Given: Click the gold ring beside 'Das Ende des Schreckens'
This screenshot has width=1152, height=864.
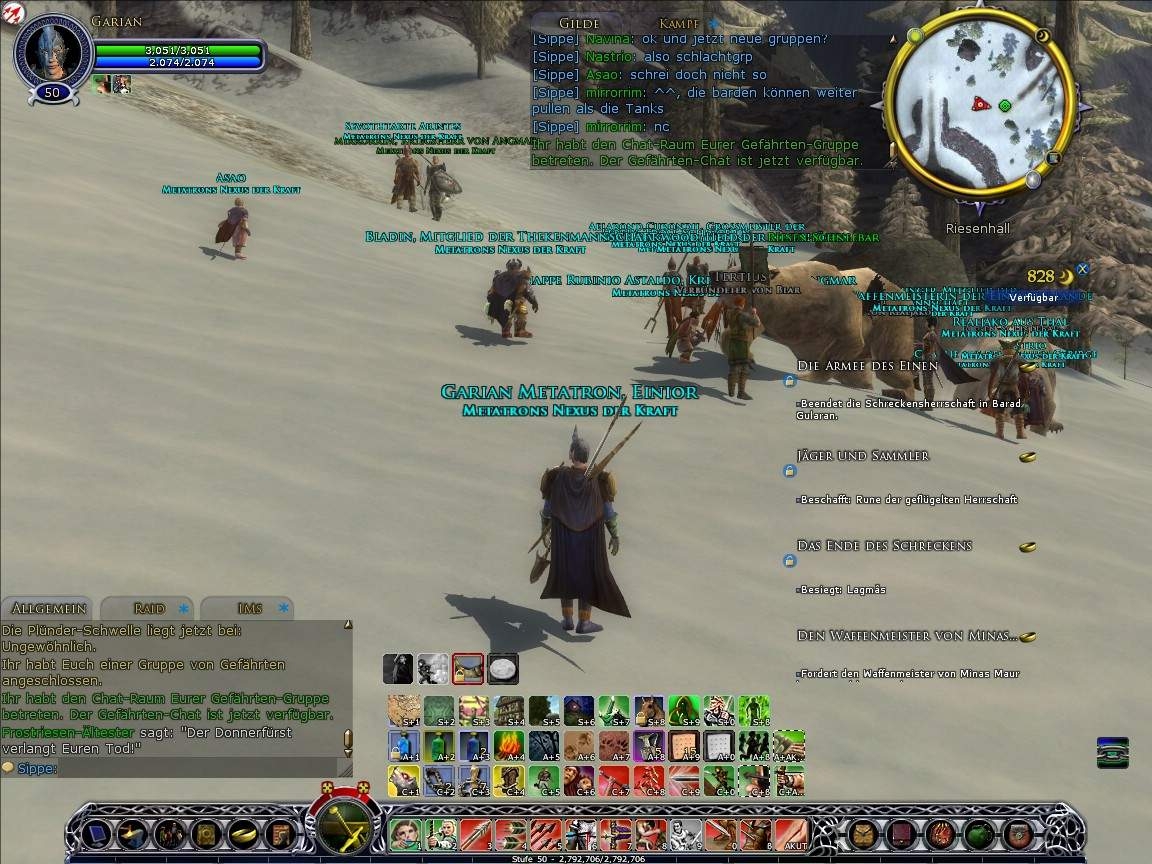Looking at the screenshot, I should click(1026, 547).
